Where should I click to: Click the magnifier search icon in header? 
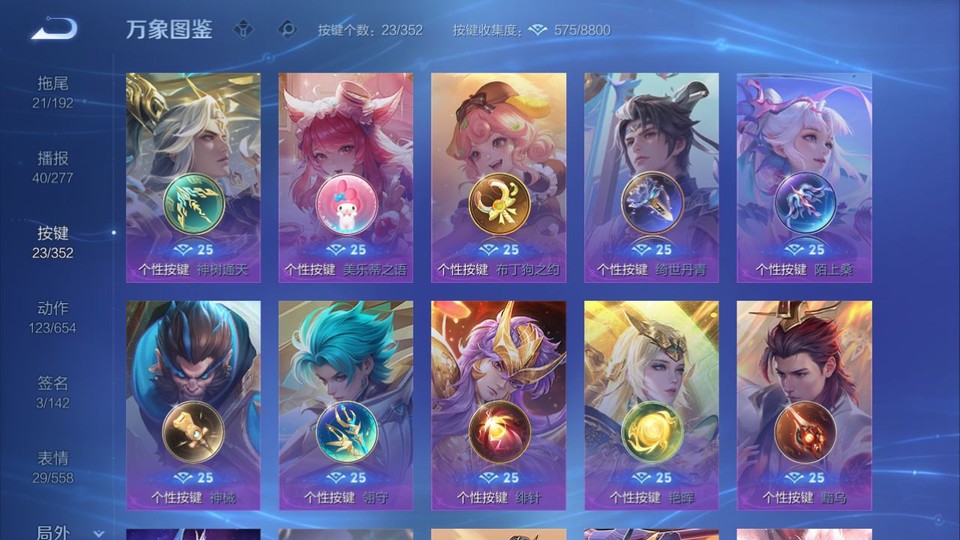pyautogui.click(x=288, y=29)
